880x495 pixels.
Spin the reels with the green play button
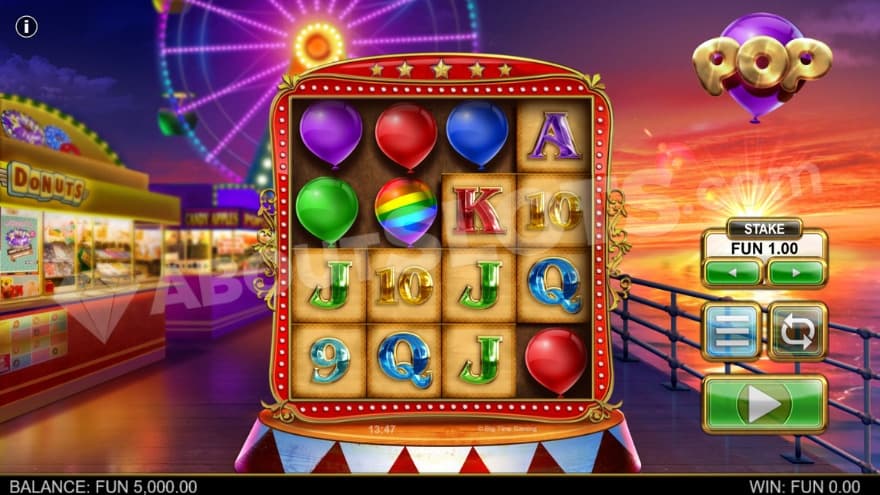(x=764, y=403)
